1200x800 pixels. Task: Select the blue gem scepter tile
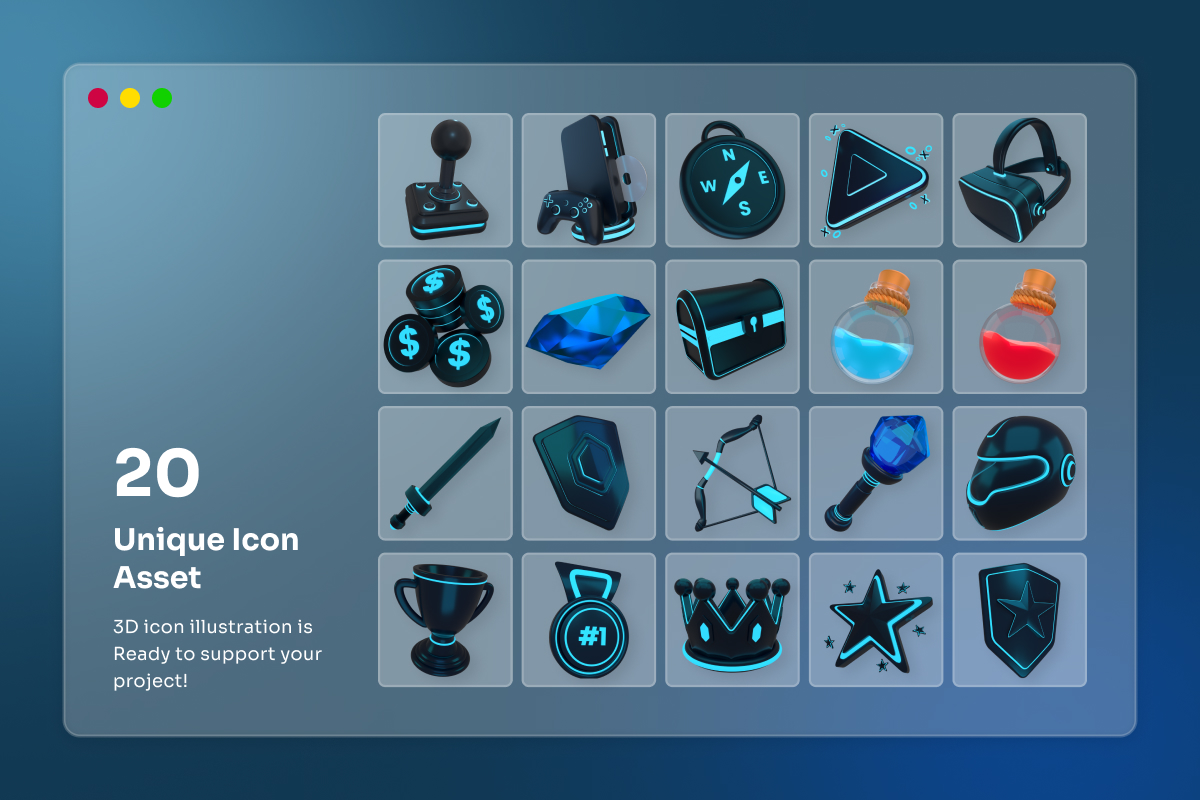[x=875, y=473]
